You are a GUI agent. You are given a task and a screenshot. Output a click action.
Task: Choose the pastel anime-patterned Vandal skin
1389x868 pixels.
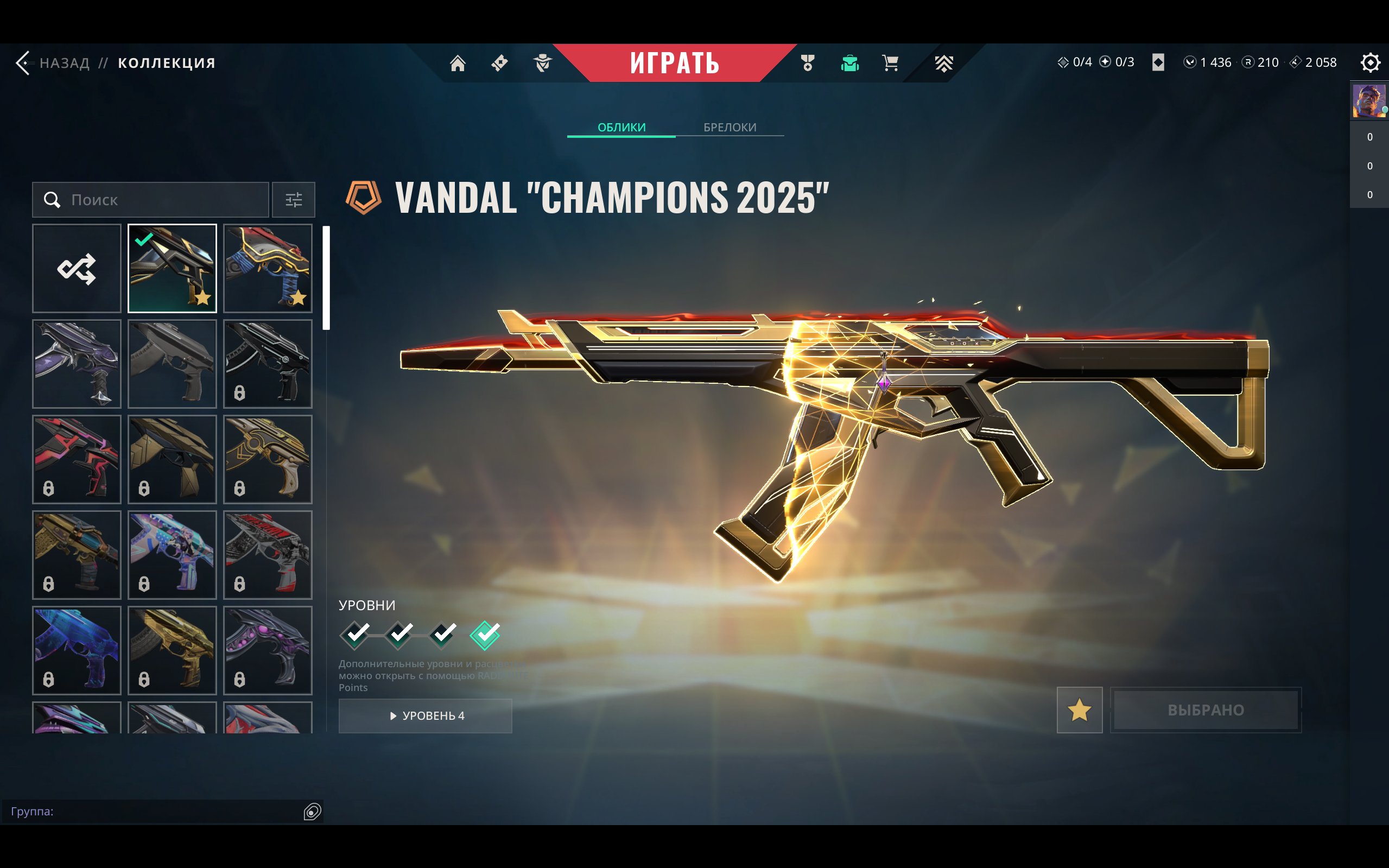tap(172, 555)
